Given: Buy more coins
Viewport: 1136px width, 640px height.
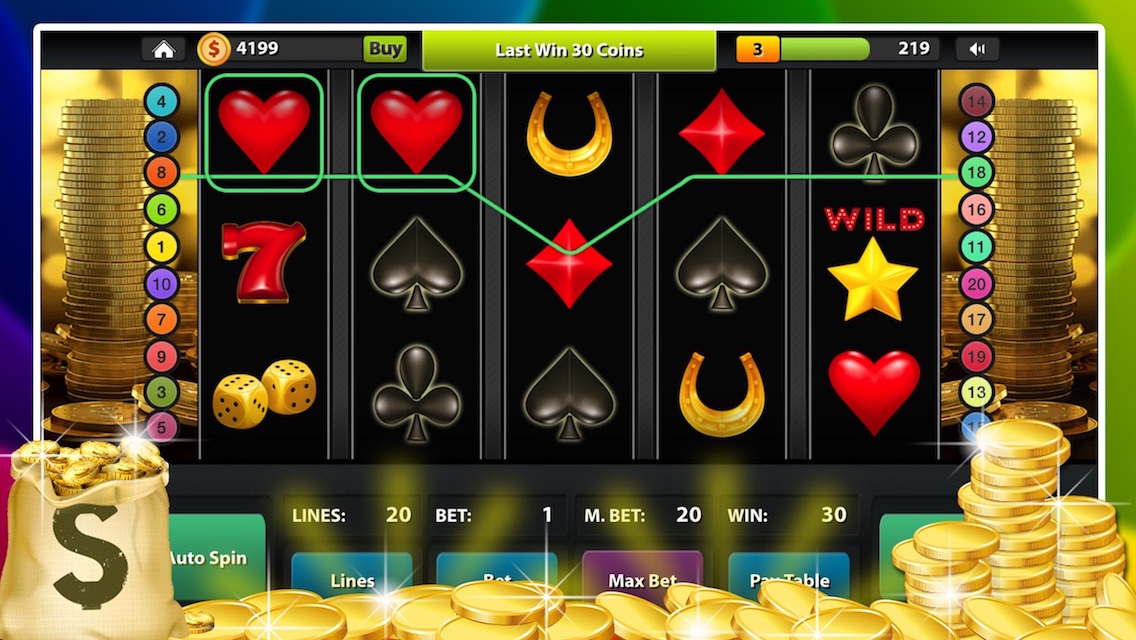Looking at the screenshot, I should pyautogui.click(x=385, y=48).
